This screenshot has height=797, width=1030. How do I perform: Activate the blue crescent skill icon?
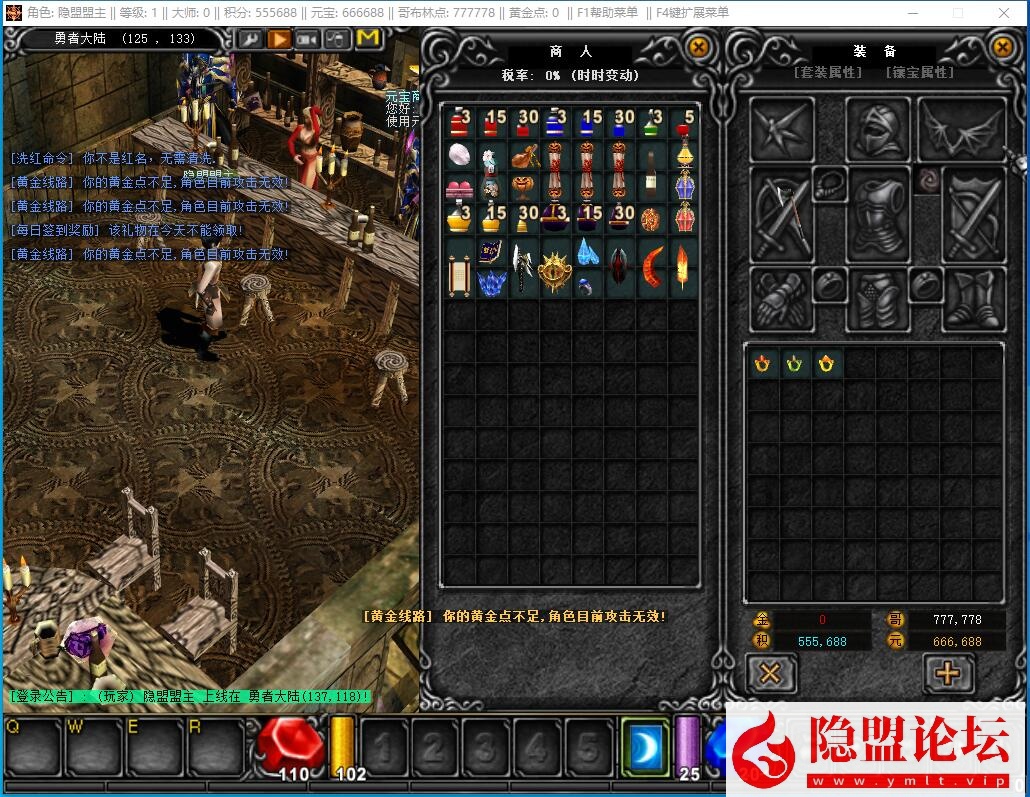click(x=644, y=746)
